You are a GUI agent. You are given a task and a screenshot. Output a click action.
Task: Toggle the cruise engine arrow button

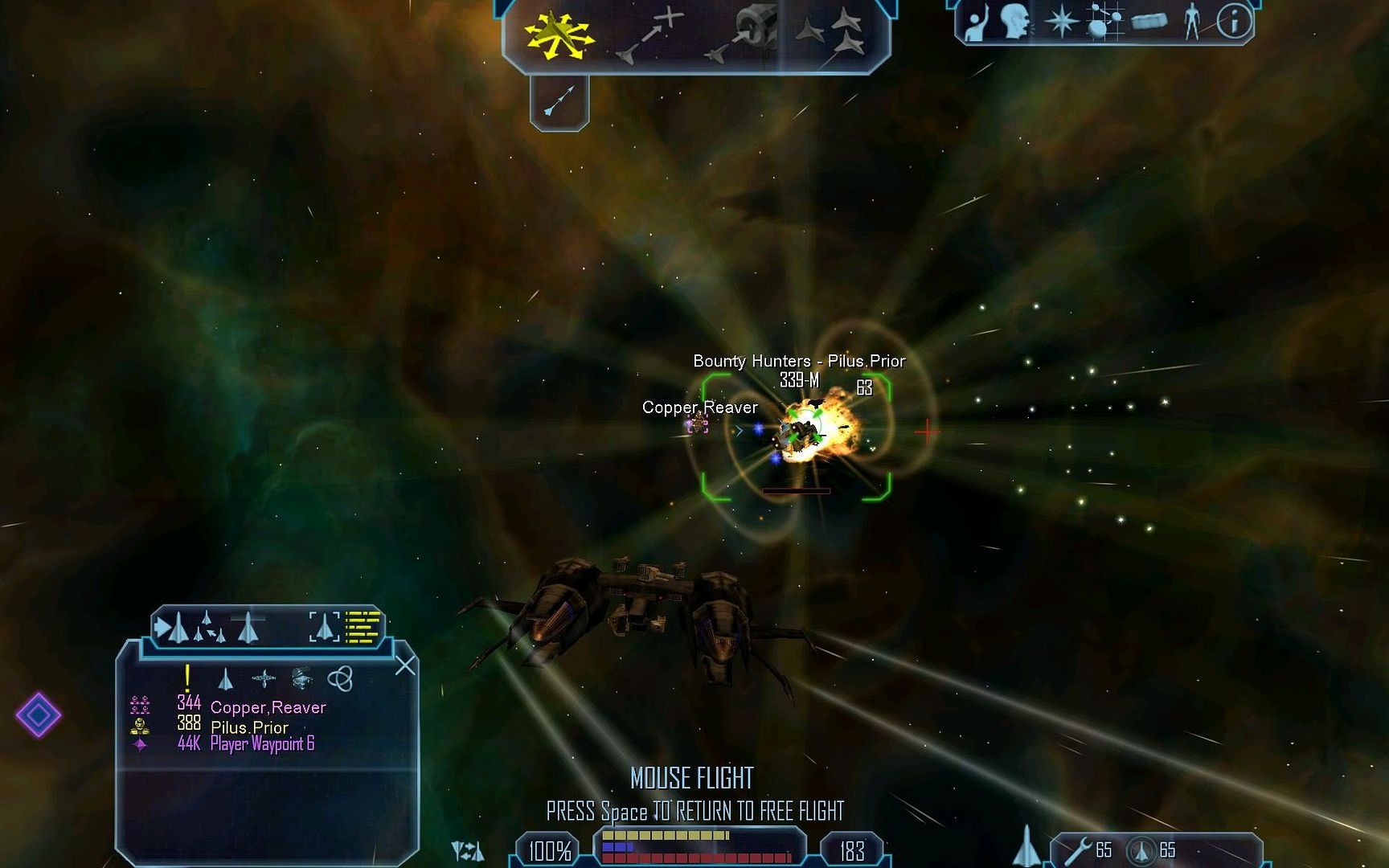(x=559, y=101)
